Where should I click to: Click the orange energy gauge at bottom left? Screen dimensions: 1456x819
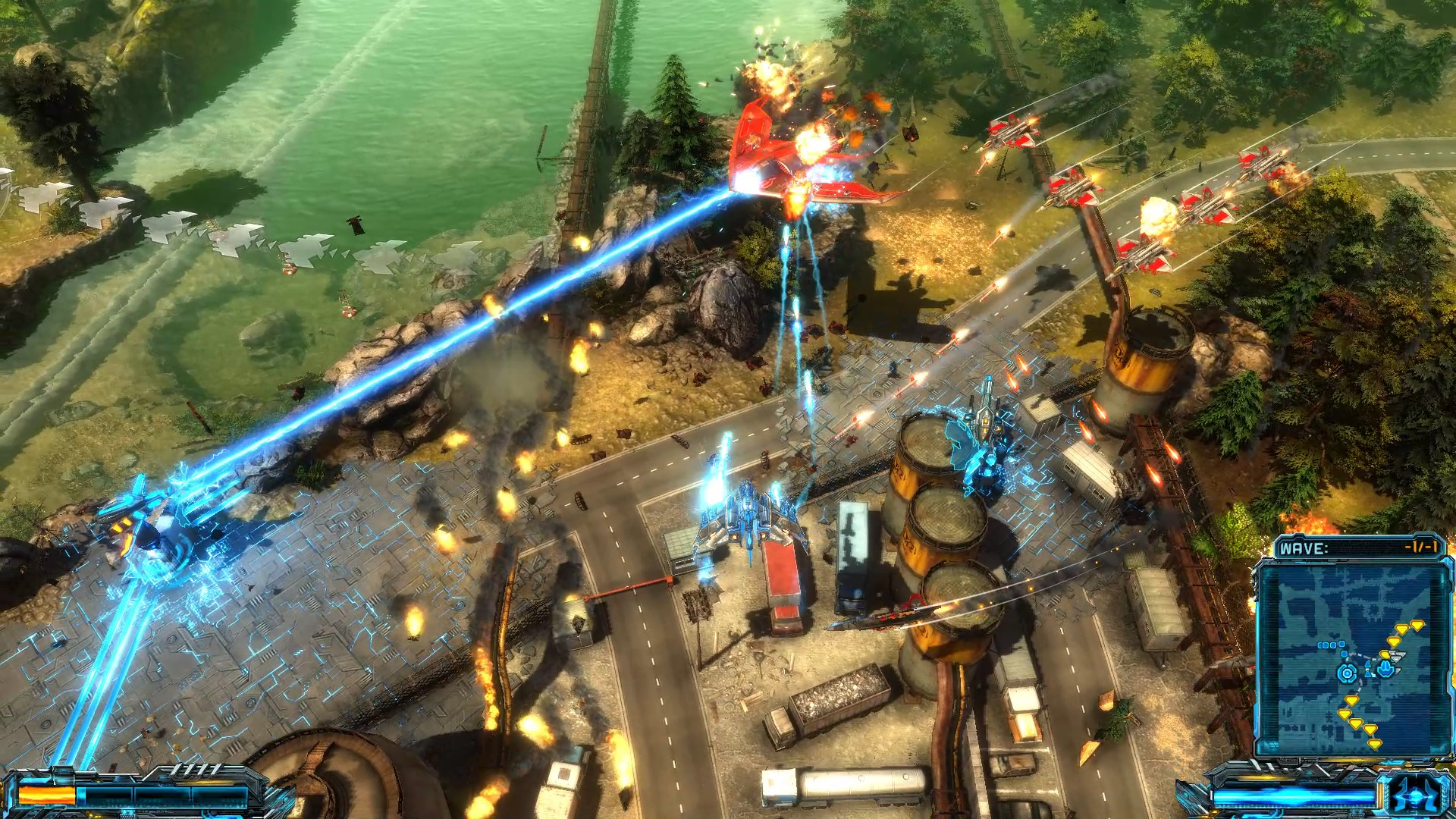coord(47,795)
